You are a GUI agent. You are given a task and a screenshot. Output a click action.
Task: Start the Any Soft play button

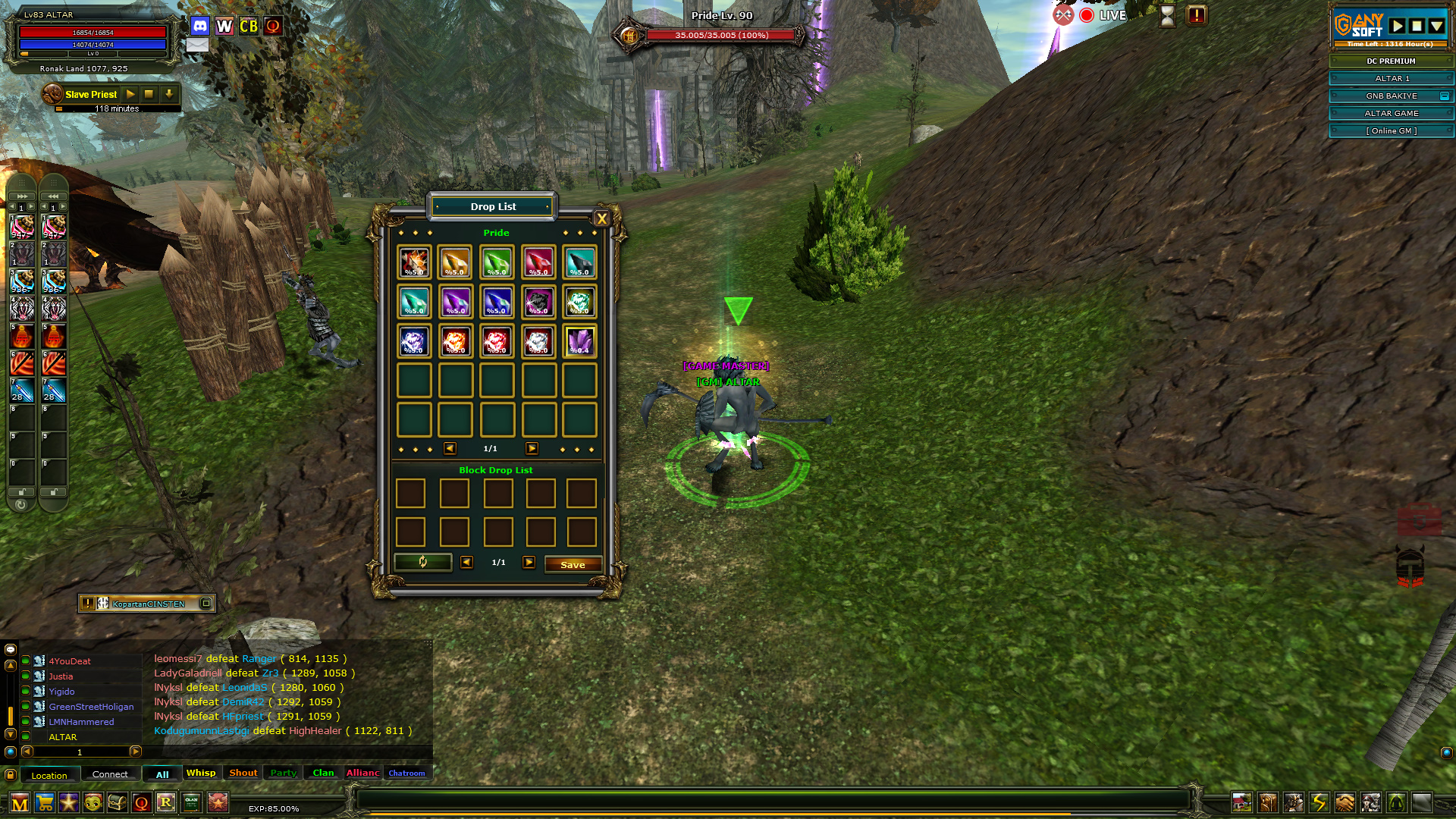tap(1397, 26)
